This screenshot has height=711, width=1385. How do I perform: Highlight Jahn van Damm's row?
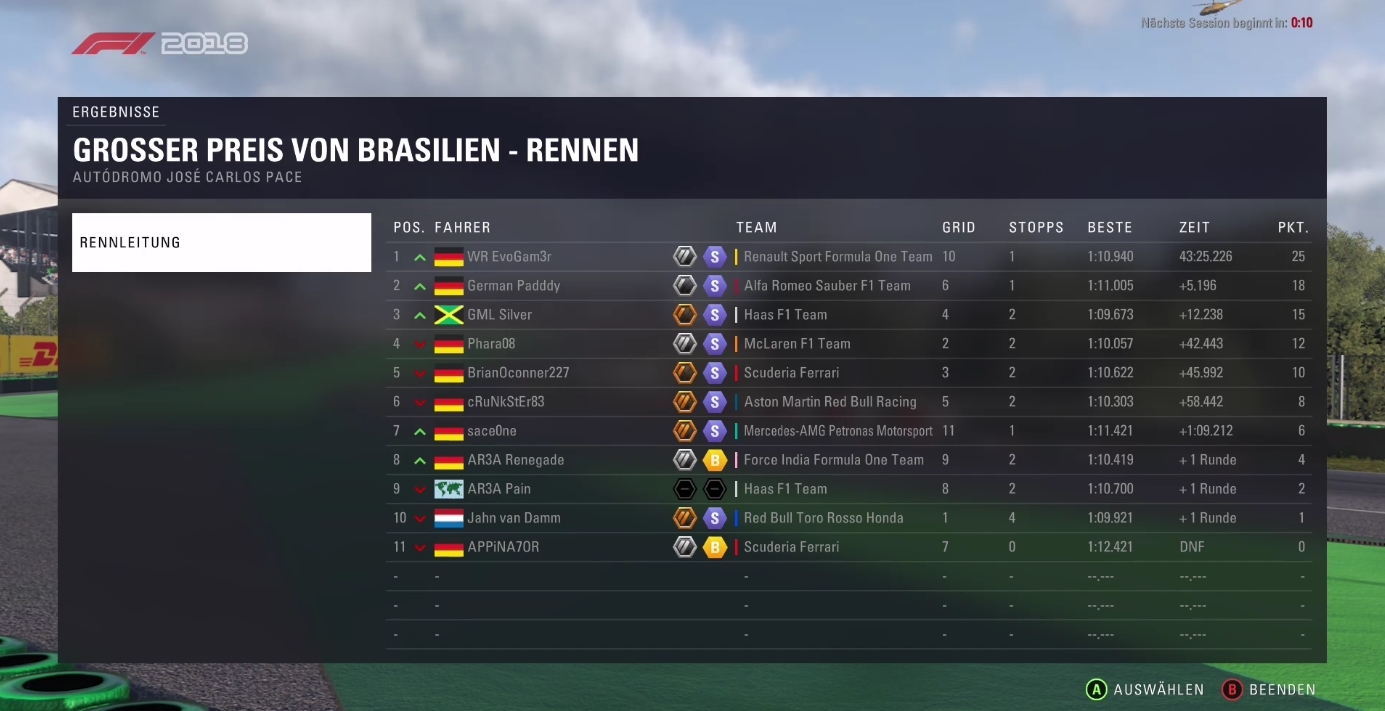pos(513,518)
